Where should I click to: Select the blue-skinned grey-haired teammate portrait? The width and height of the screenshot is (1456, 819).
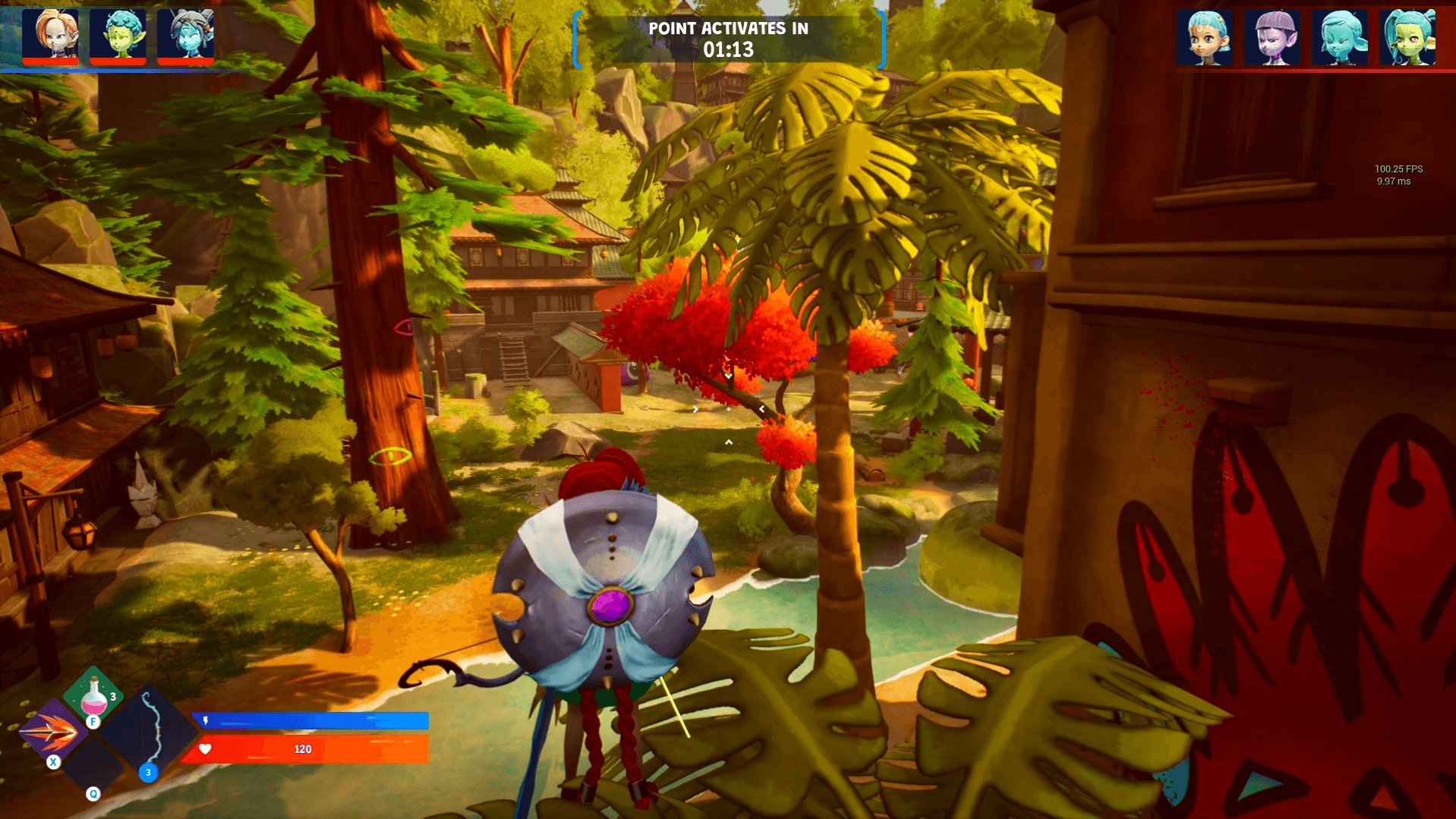coord(185,35)
